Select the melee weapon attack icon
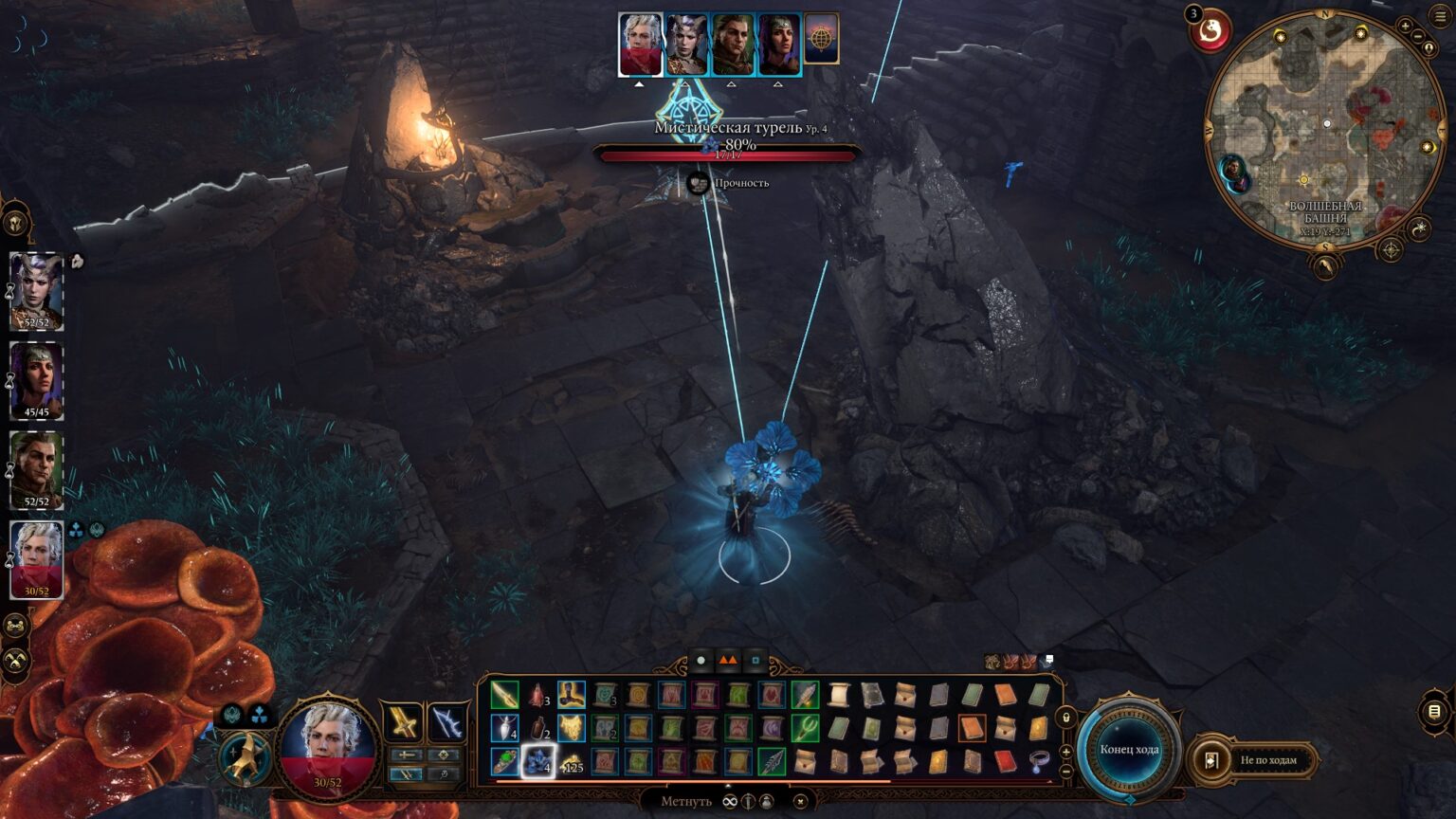Screen dimensions: 1456x819 tap(403, 721)
